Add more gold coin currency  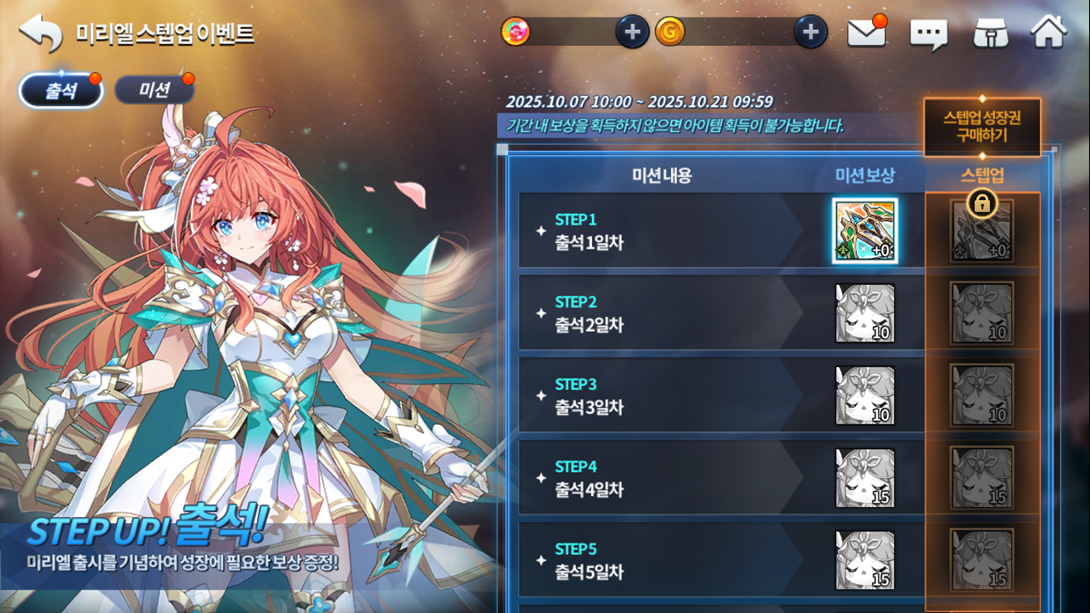pyautogui.click(x=810, y=33)
